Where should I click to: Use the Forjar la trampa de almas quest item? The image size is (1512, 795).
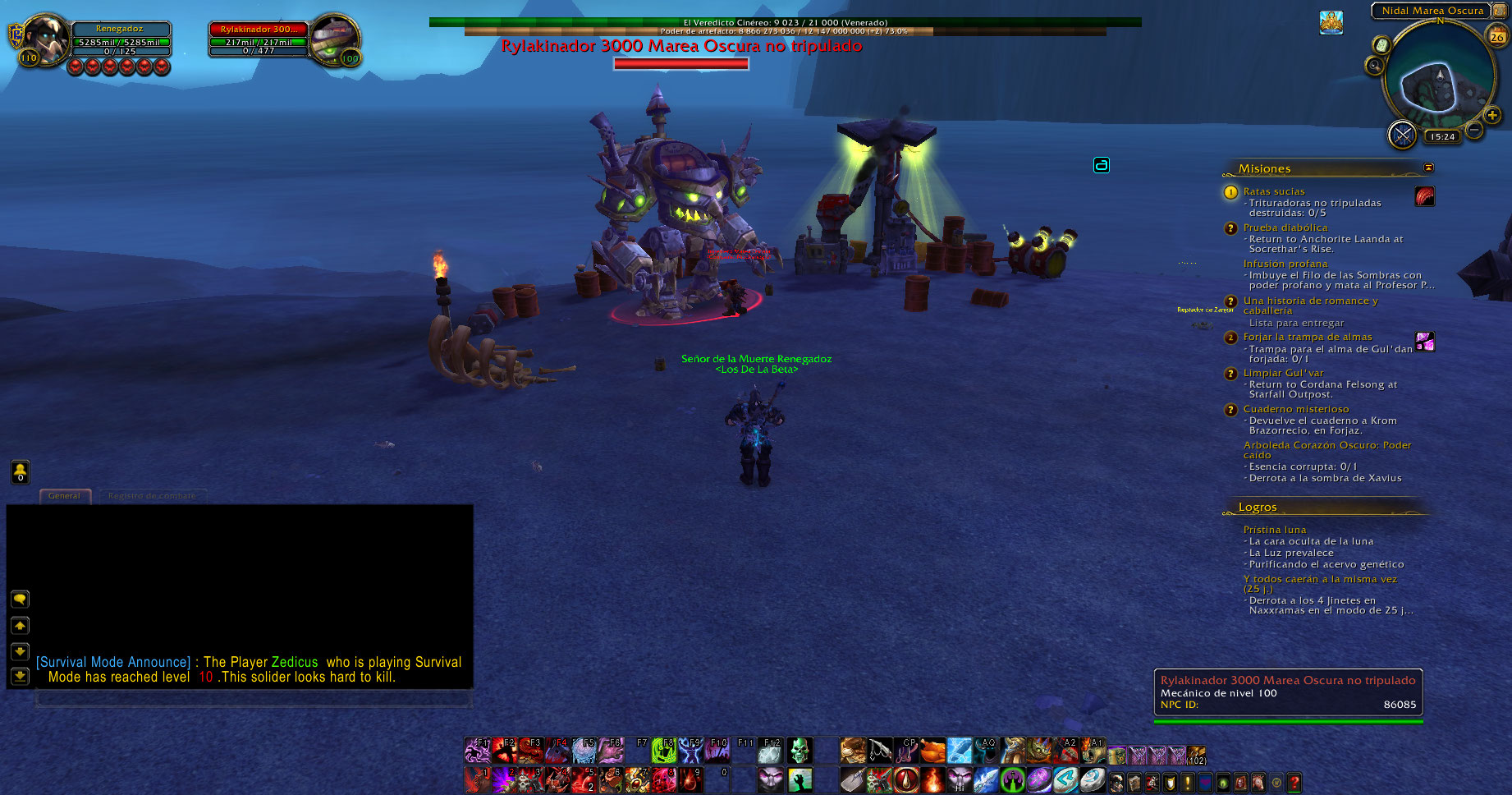click(1425, 341)
